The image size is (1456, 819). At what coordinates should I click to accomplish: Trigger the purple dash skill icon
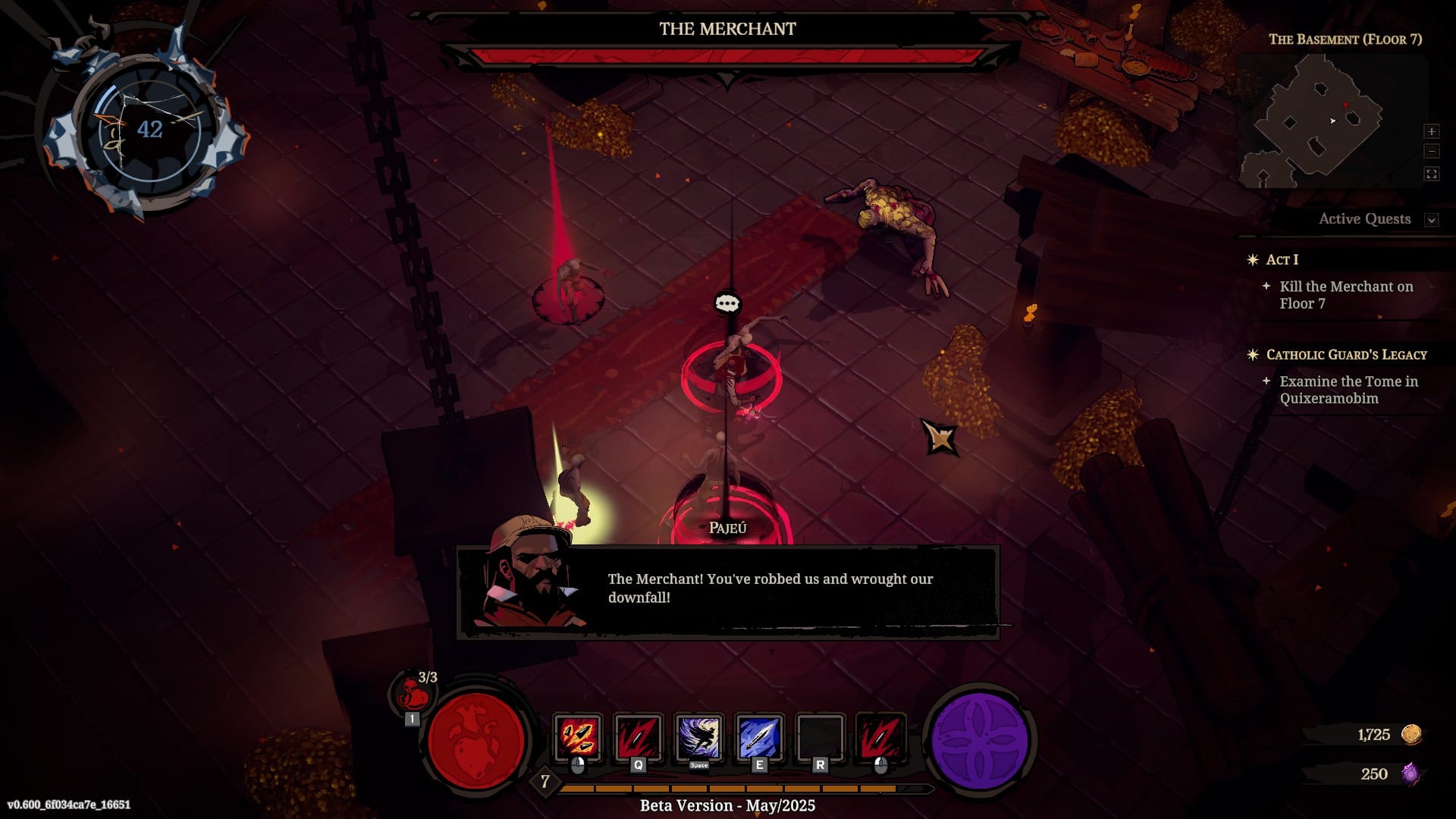tap(699, 737)
